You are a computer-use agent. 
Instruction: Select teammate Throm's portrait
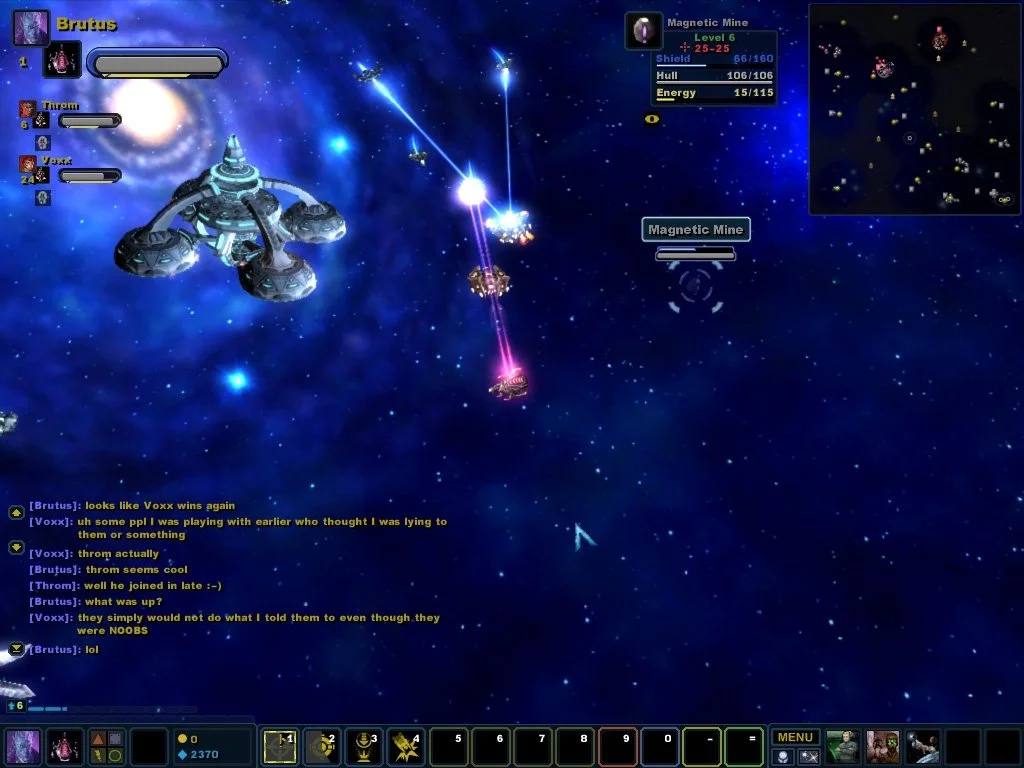click(27, 108)
